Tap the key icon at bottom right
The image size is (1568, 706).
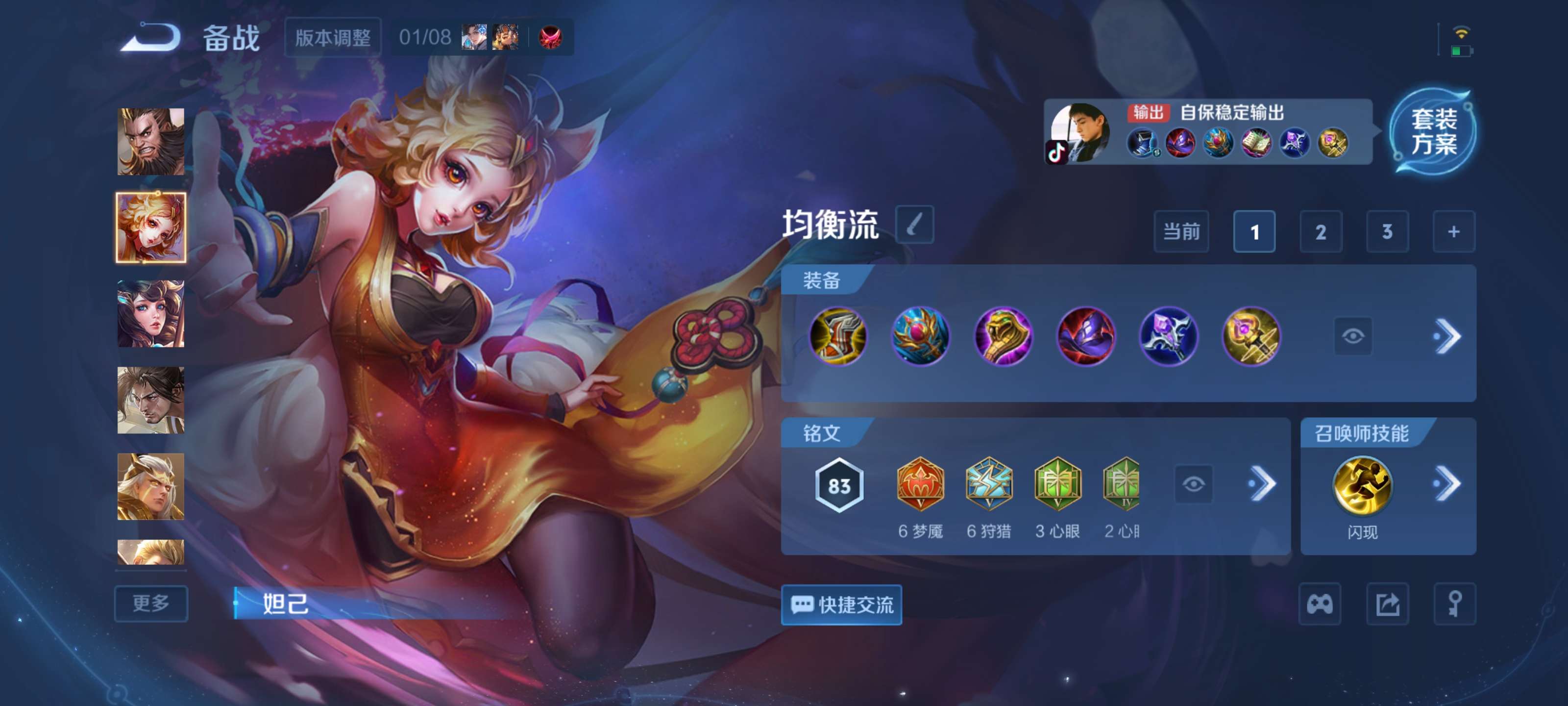(1456, 604)
